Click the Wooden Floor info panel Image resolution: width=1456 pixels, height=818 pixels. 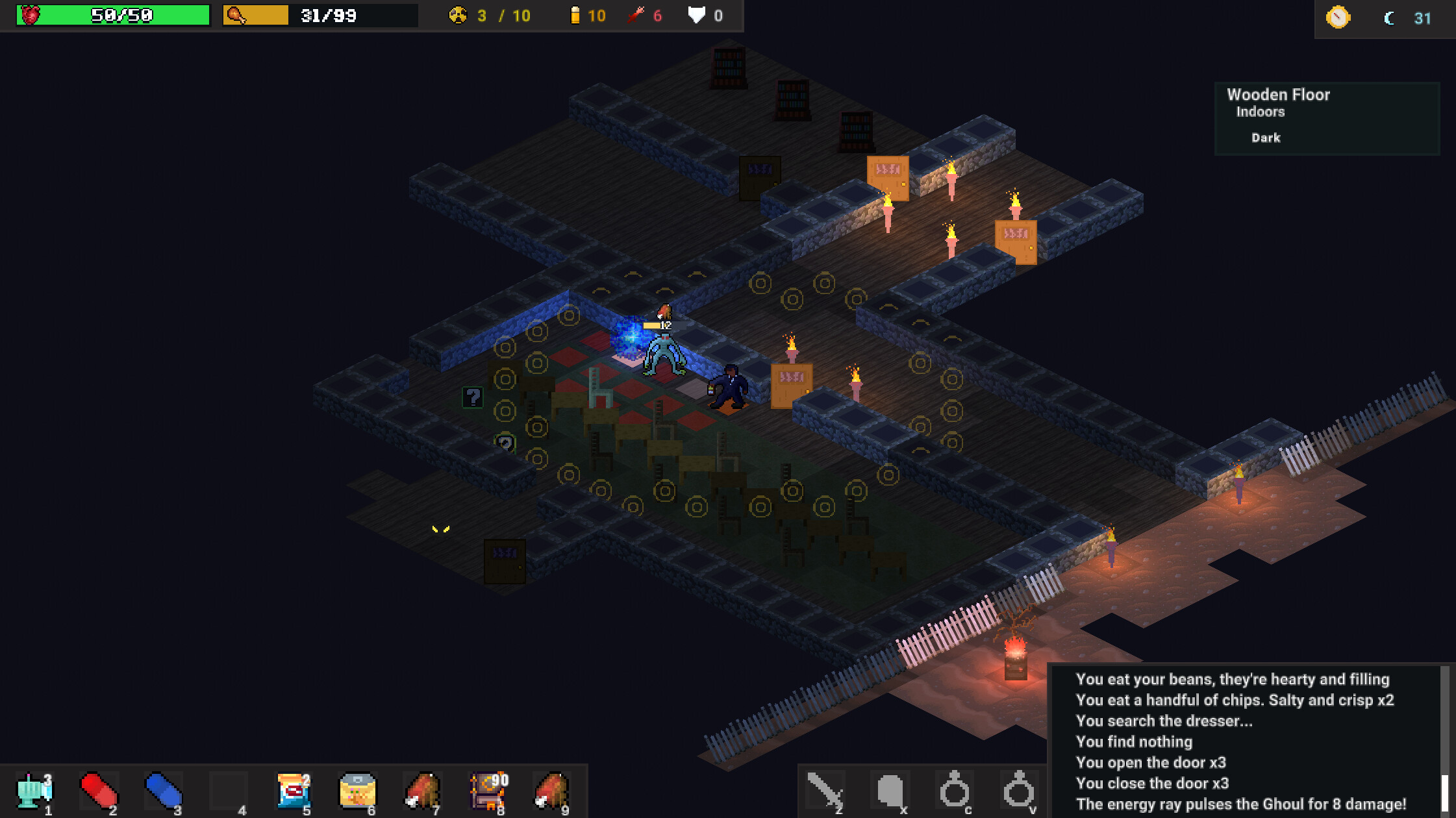point(1326,117)
